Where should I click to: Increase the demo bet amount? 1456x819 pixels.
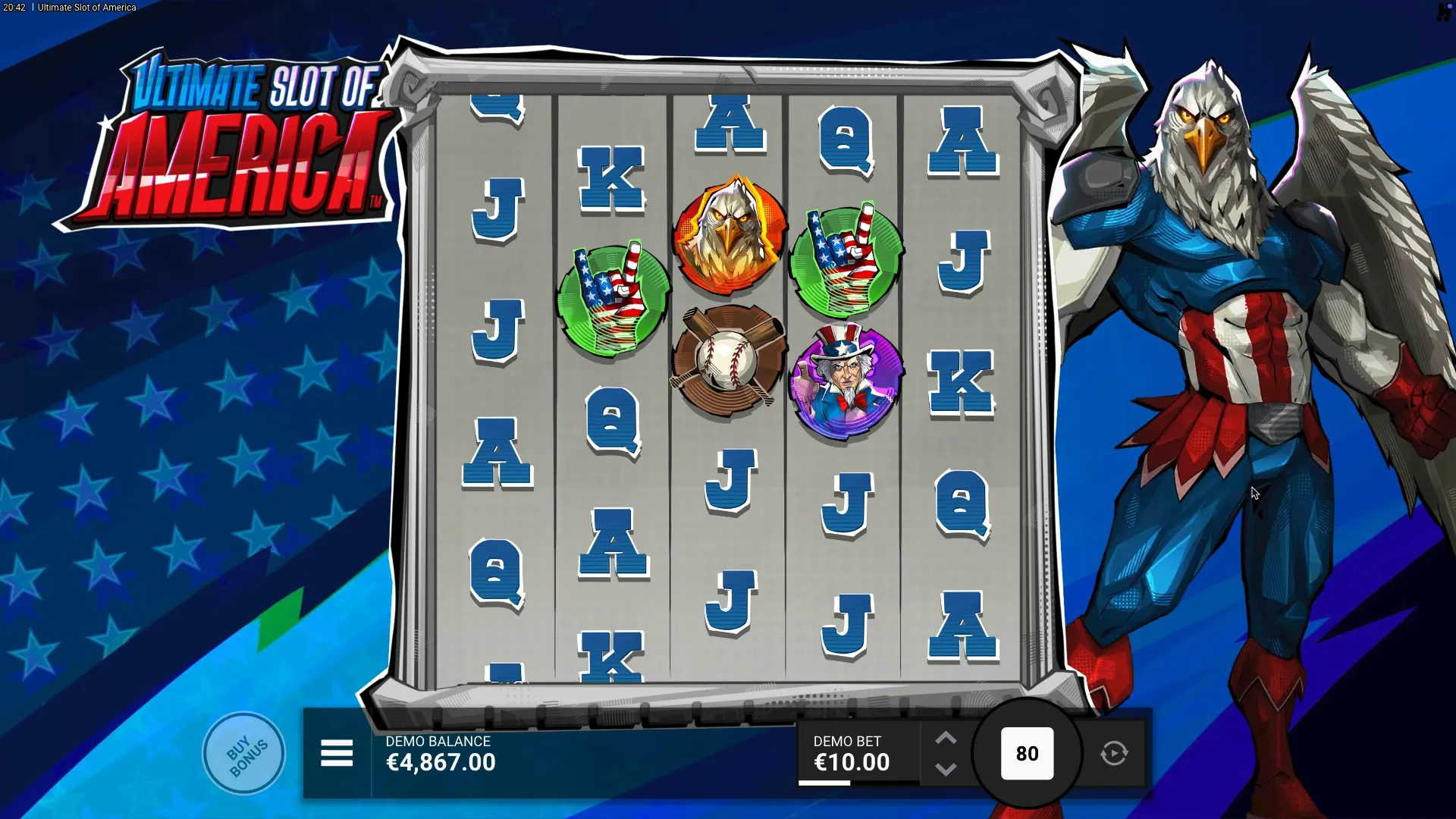pos(946,739)
